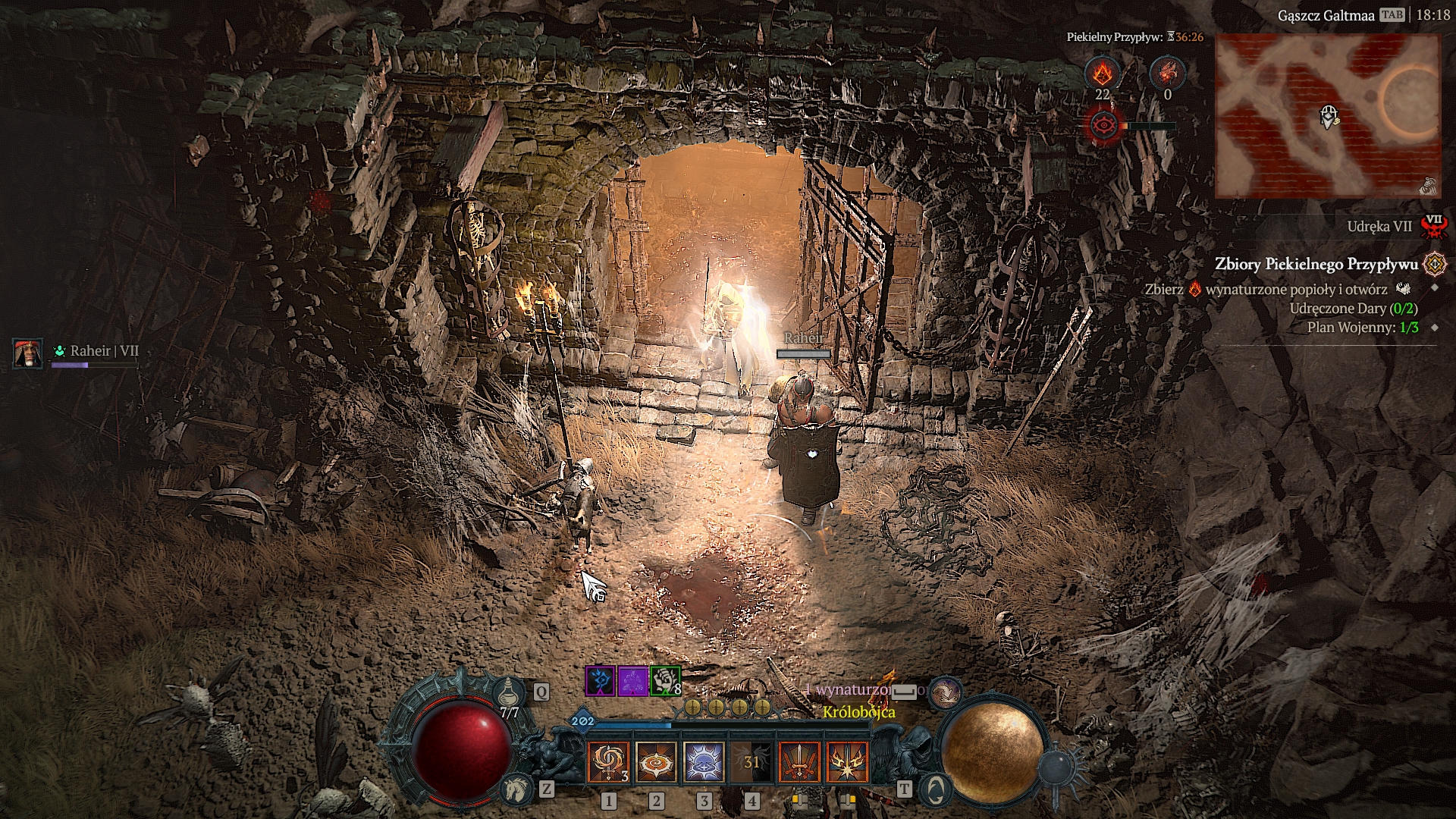The image size is (1456, 819).
Task: Activate the sword with crossed blades skill
Action: tap(799, 762)
